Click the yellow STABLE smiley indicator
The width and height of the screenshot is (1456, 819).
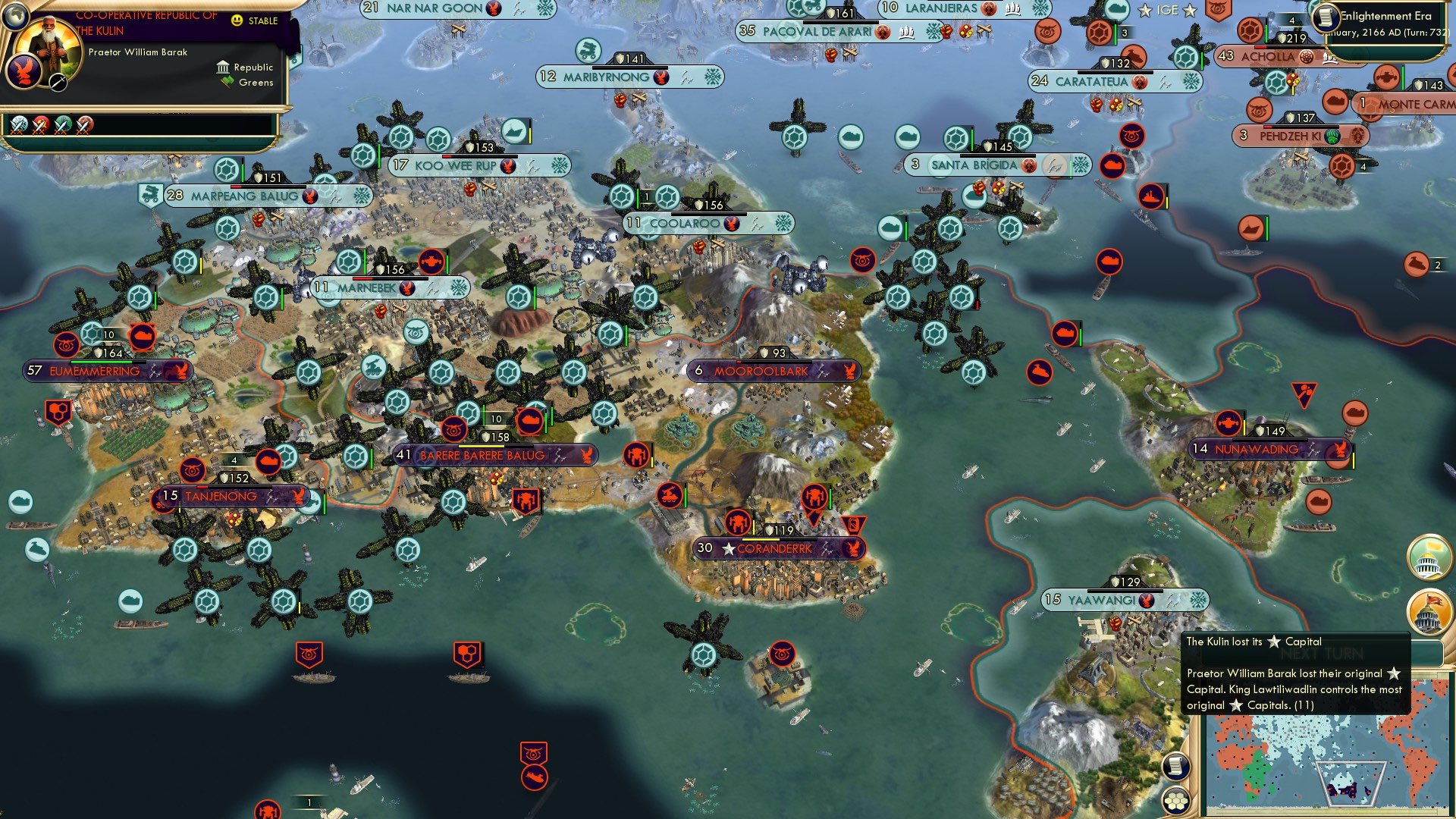(238, 20)
